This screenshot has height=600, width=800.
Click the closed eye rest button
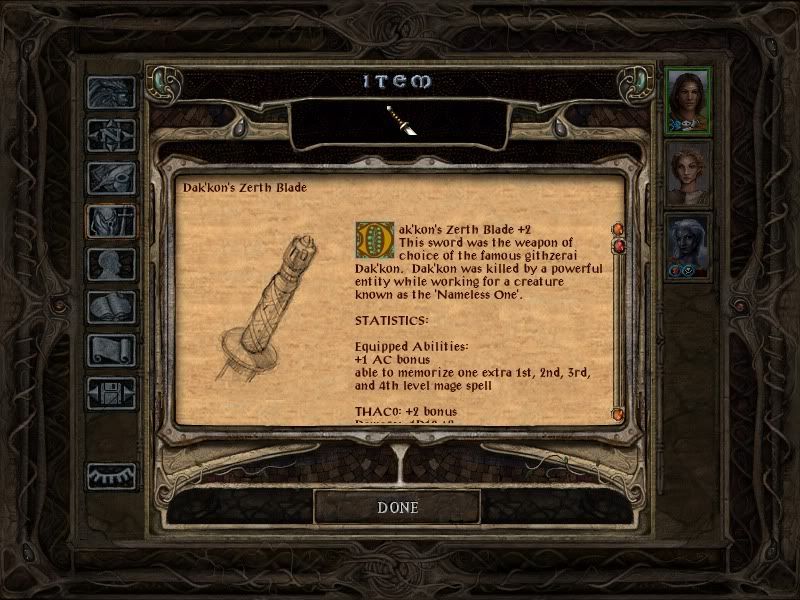click(x=111, y=476)
